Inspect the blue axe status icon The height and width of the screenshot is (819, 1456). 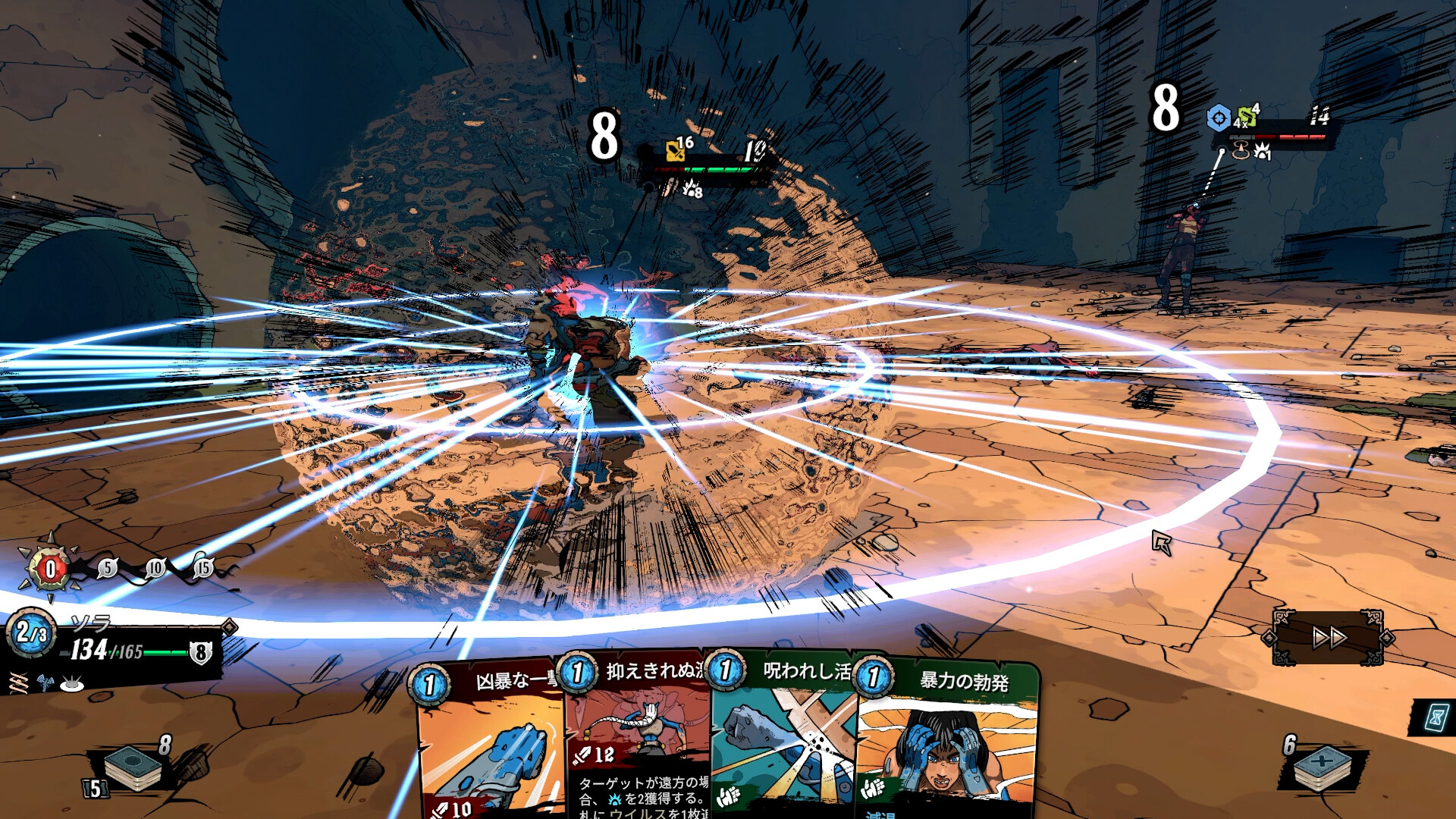coord(45,682)
